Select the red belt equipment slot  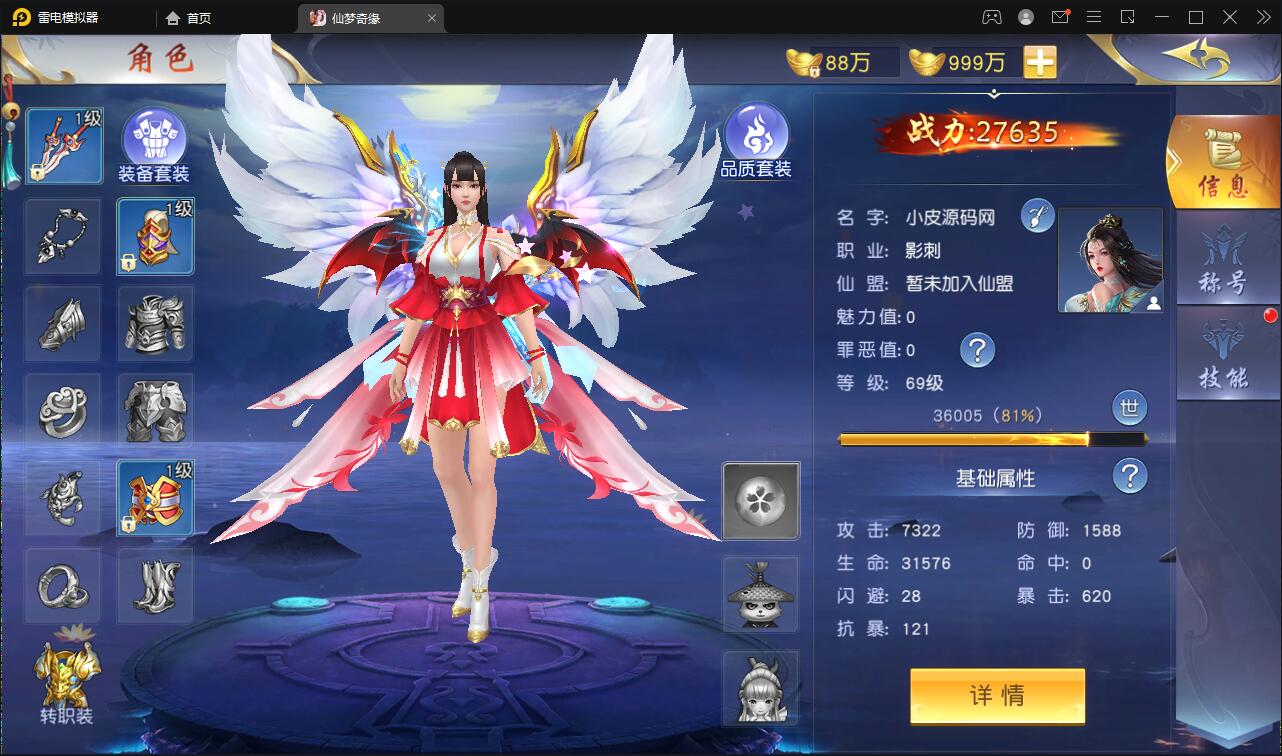pos(155,498)
